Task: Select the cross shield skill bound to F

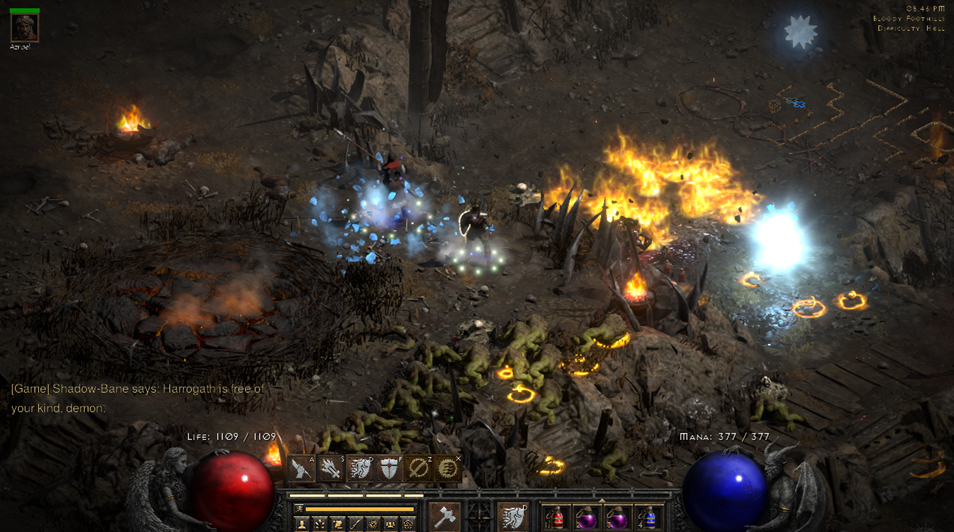Action: click(389, 469)
